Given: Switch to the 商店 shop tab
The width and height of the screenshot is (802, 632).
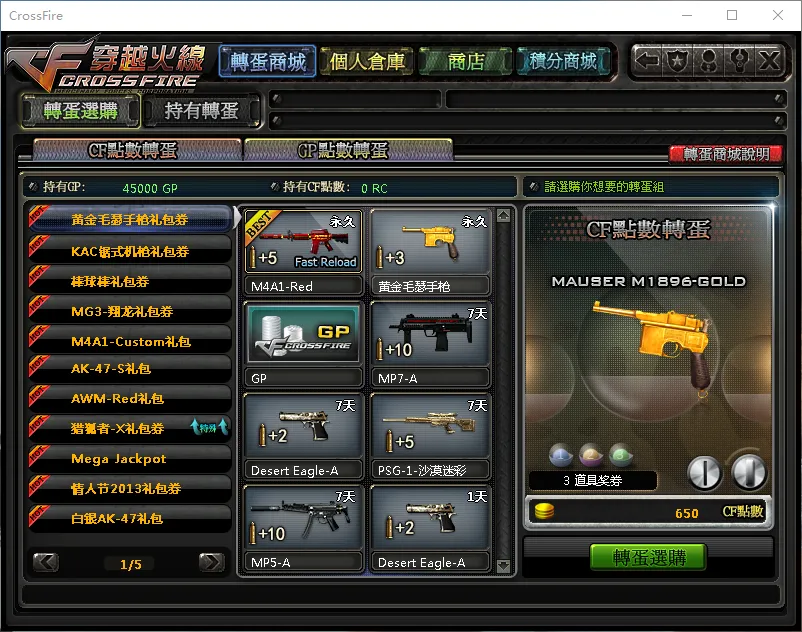Looking at the screenshot, I should coord(466,62).
